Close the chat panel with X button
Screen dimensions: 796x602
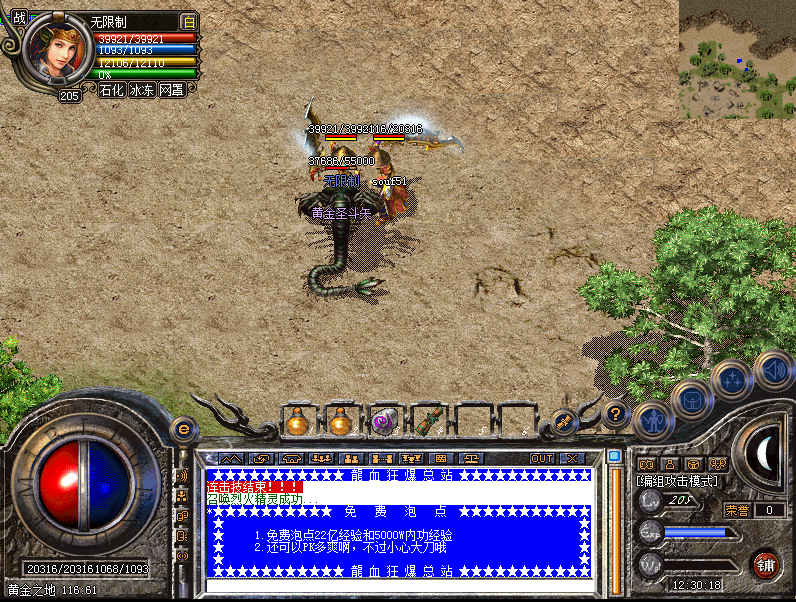pos(571,458)
